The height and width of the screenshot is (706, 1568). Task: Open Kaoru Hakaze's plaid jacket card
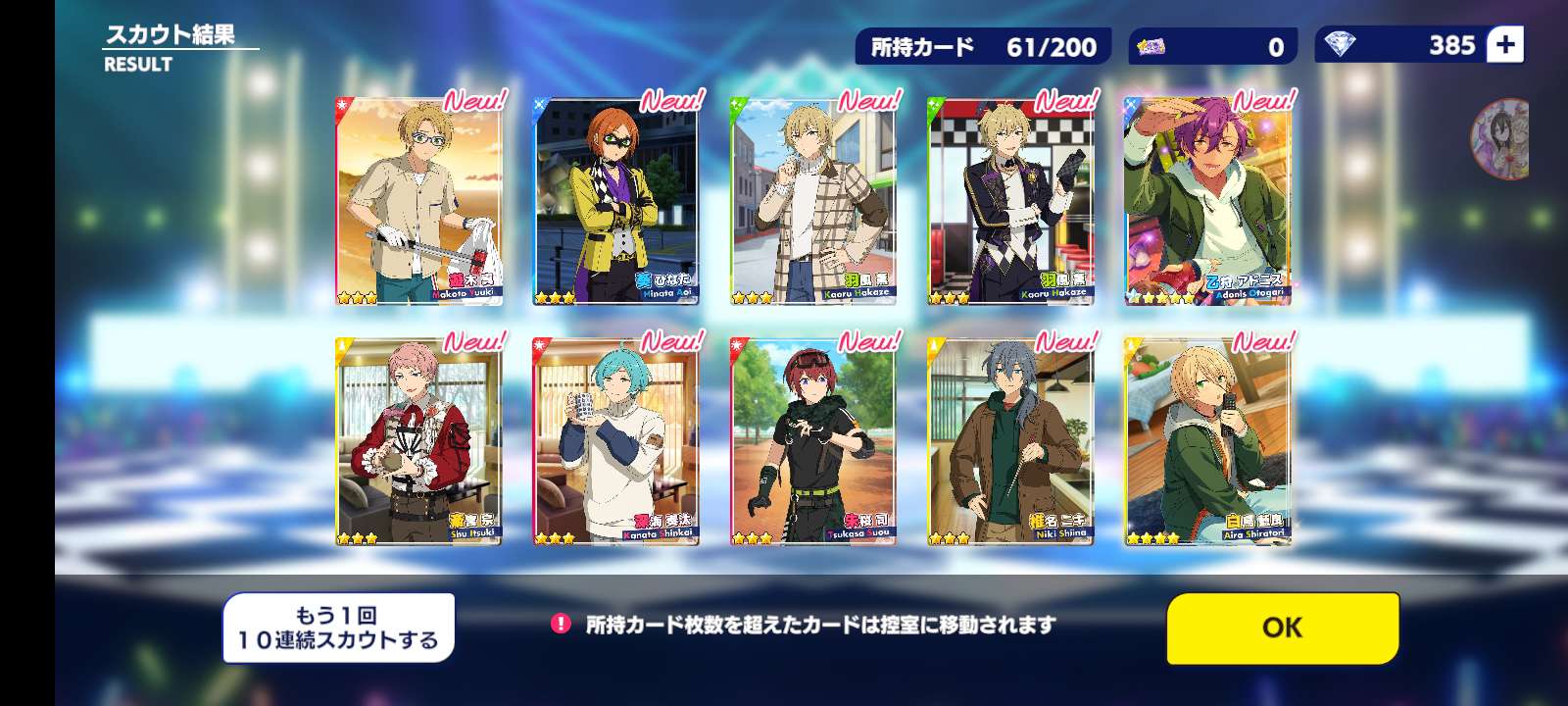click(812, 202)
